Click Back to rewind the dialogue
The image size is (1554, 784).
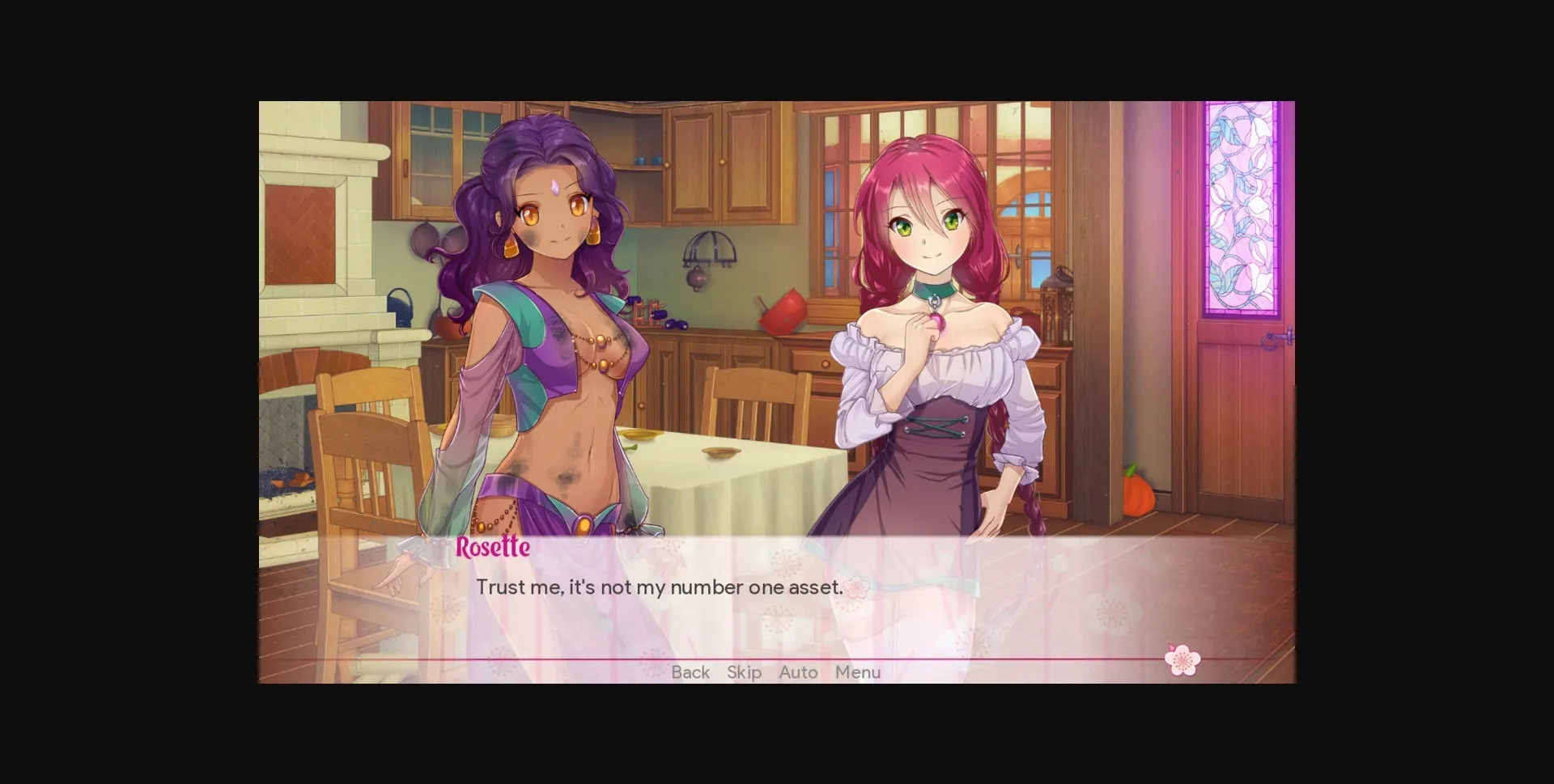pyautogui.click(x=690, y=672)
